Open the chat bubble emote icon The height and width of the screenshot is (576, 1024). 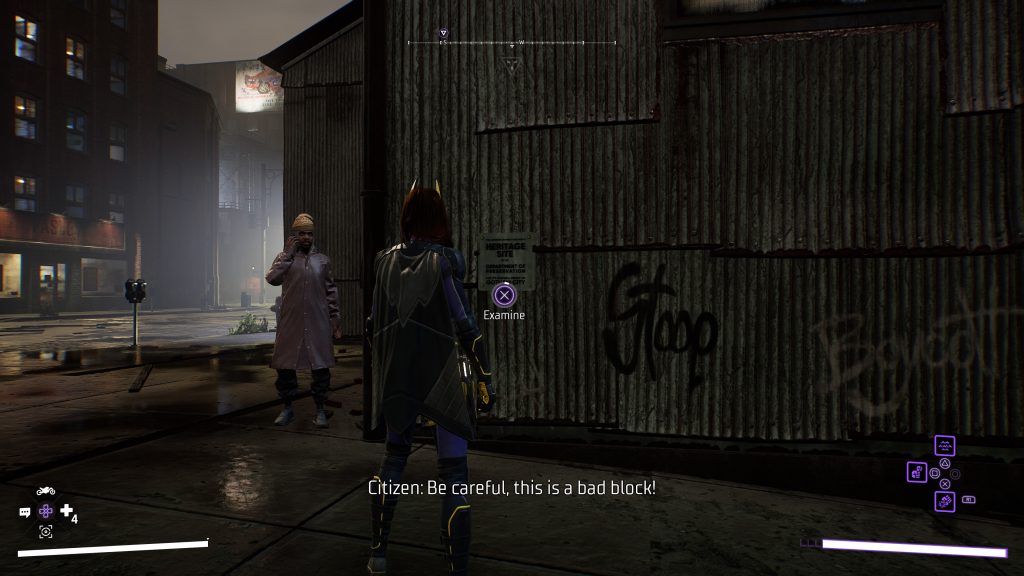coord(25,512)
